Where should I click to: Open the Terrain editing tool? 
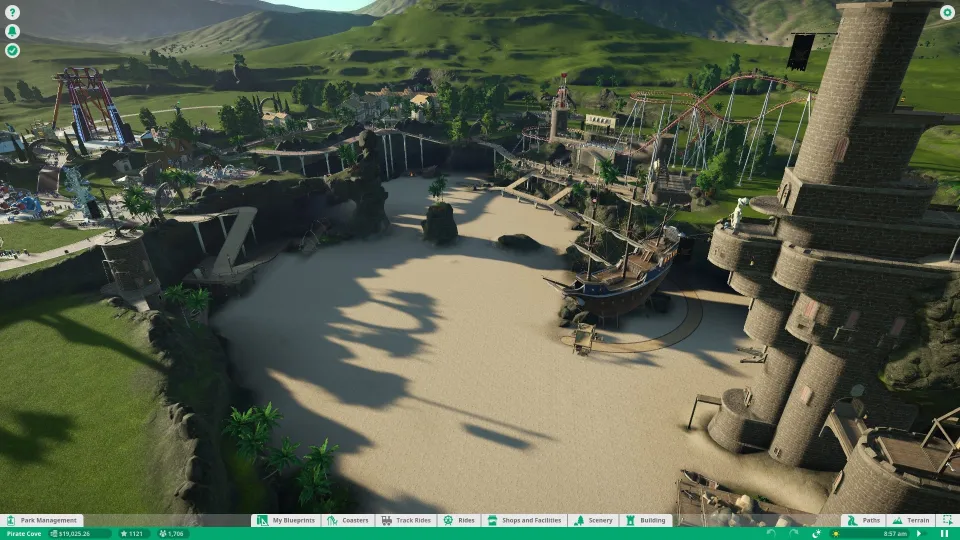[912, 520]
